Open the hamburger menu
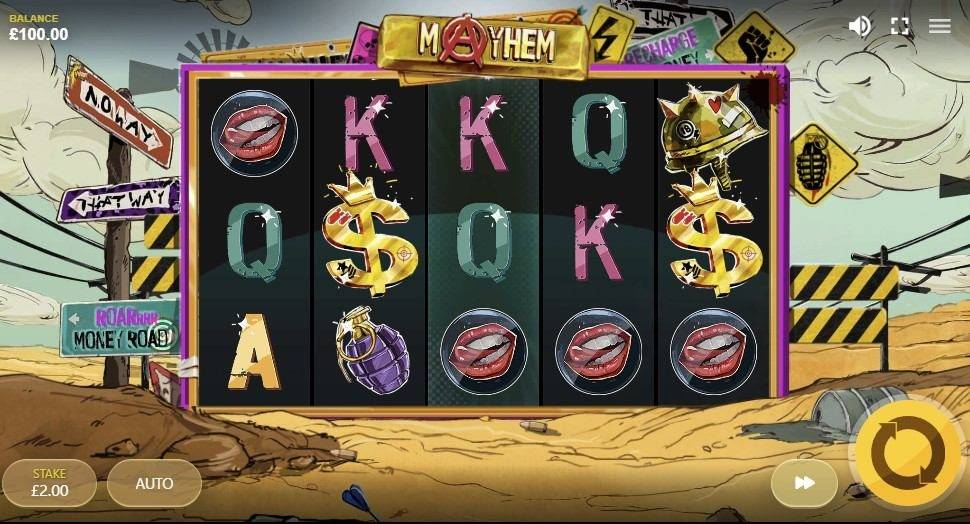Screen dimensions: 970x524 (939, 26)
